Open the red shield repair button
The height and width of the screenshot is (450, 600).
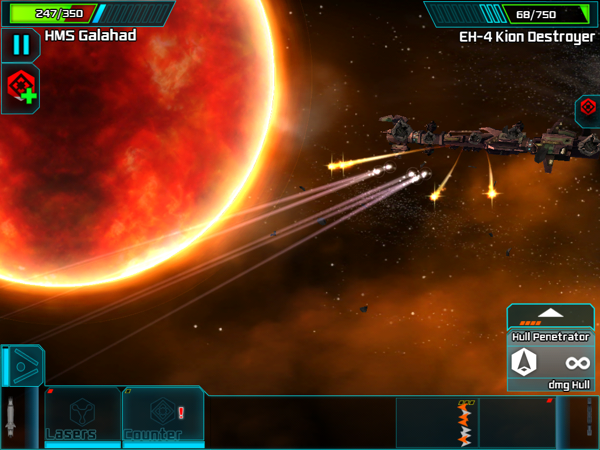point(21,87)
